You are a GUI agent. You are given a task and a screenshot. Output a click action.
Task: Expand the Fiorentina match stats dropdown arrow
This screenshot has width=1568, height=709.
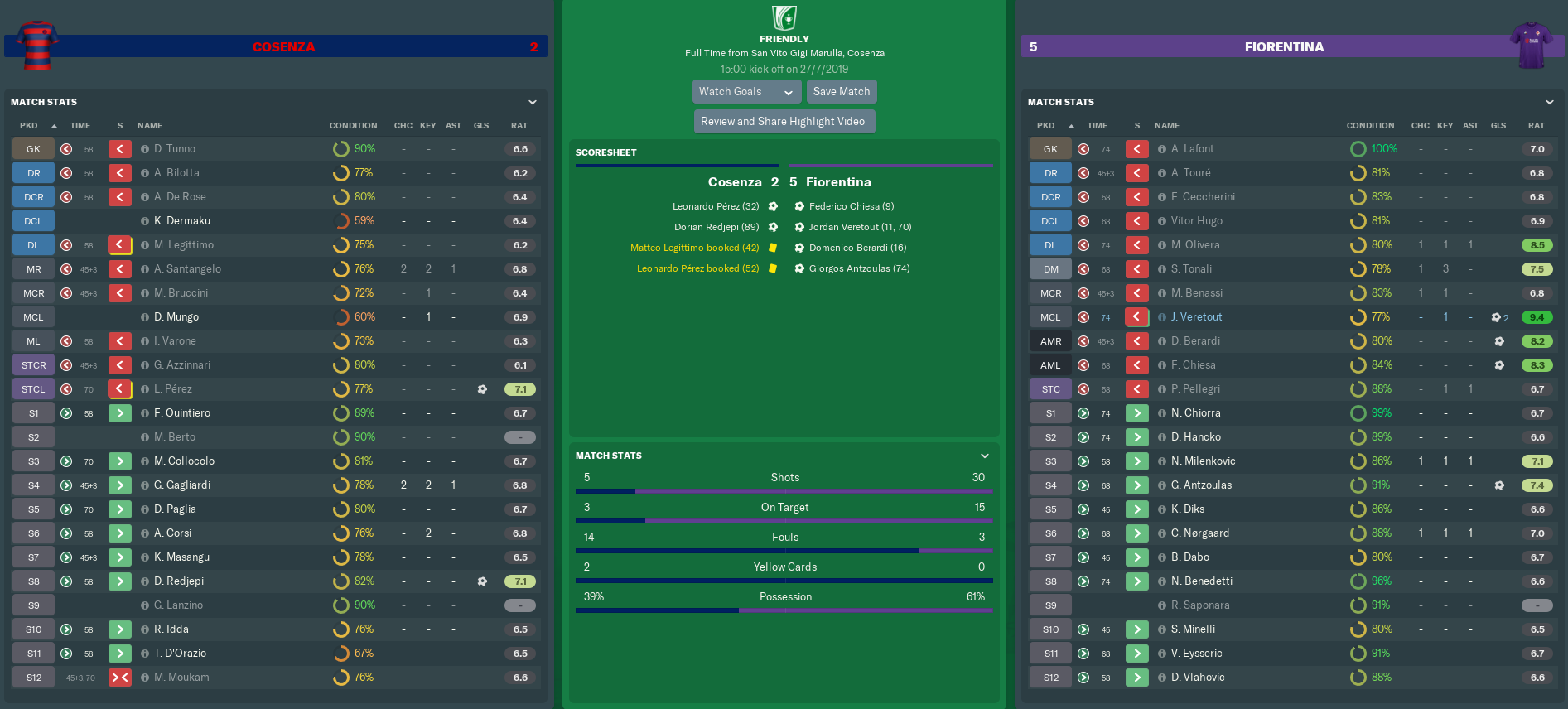(x=1550, y=102)
